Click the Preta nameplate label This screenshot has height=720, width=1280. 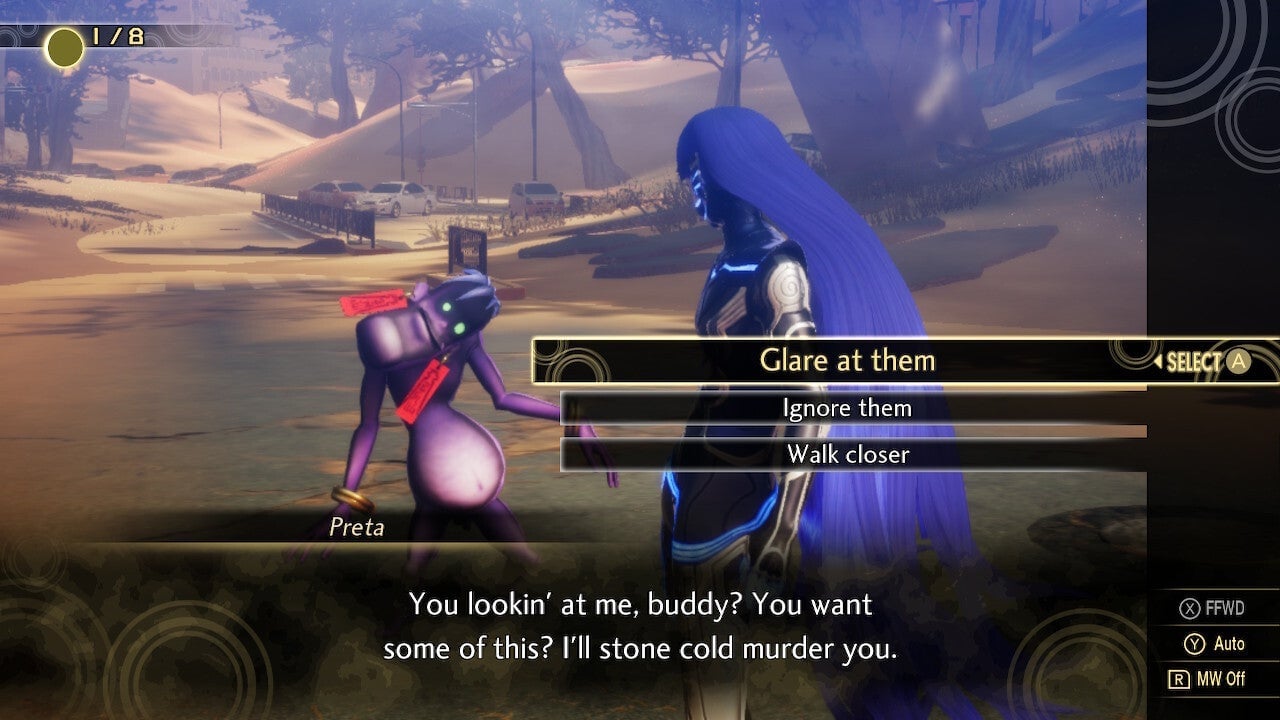pos(356,527)
